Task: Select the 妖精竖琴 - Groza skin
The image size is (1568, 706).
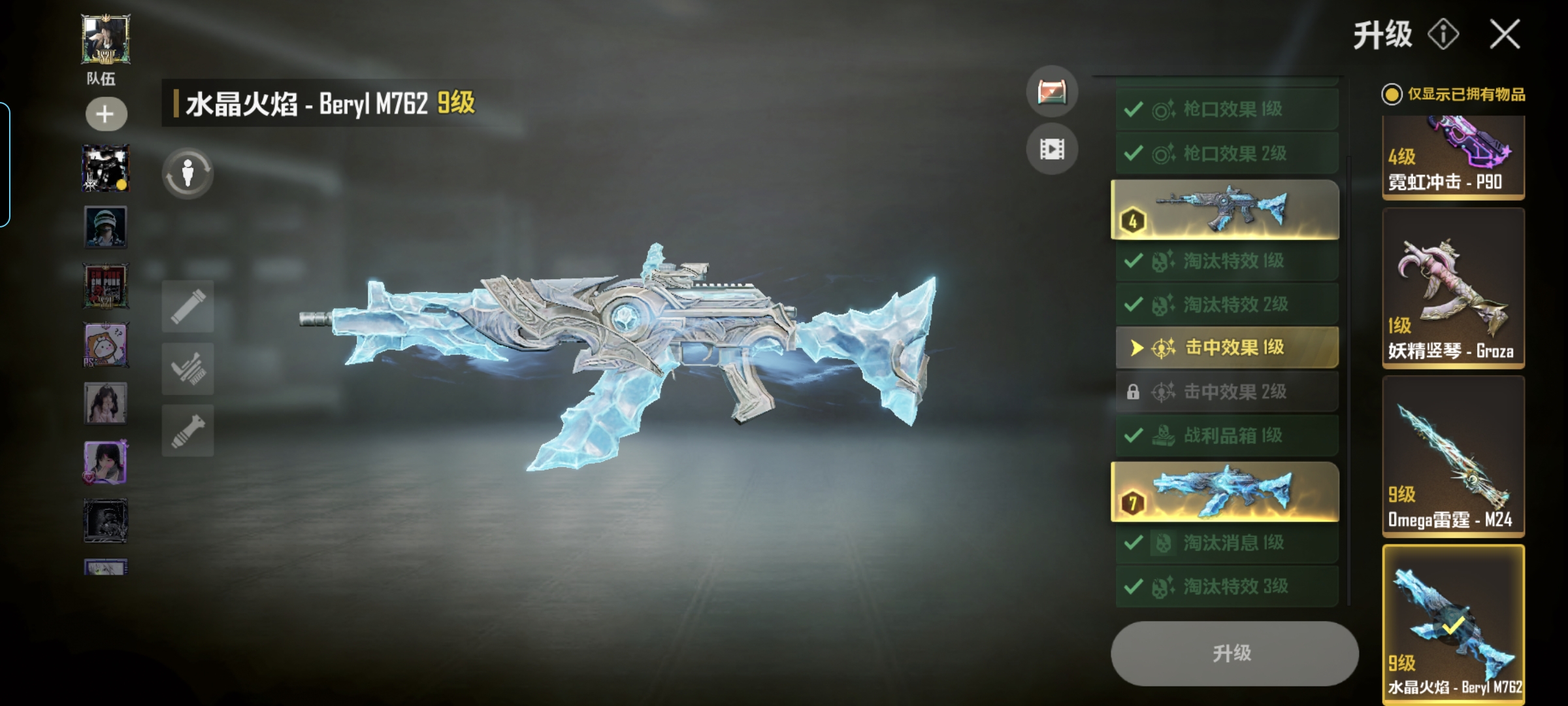Action: coord(1453,288)
